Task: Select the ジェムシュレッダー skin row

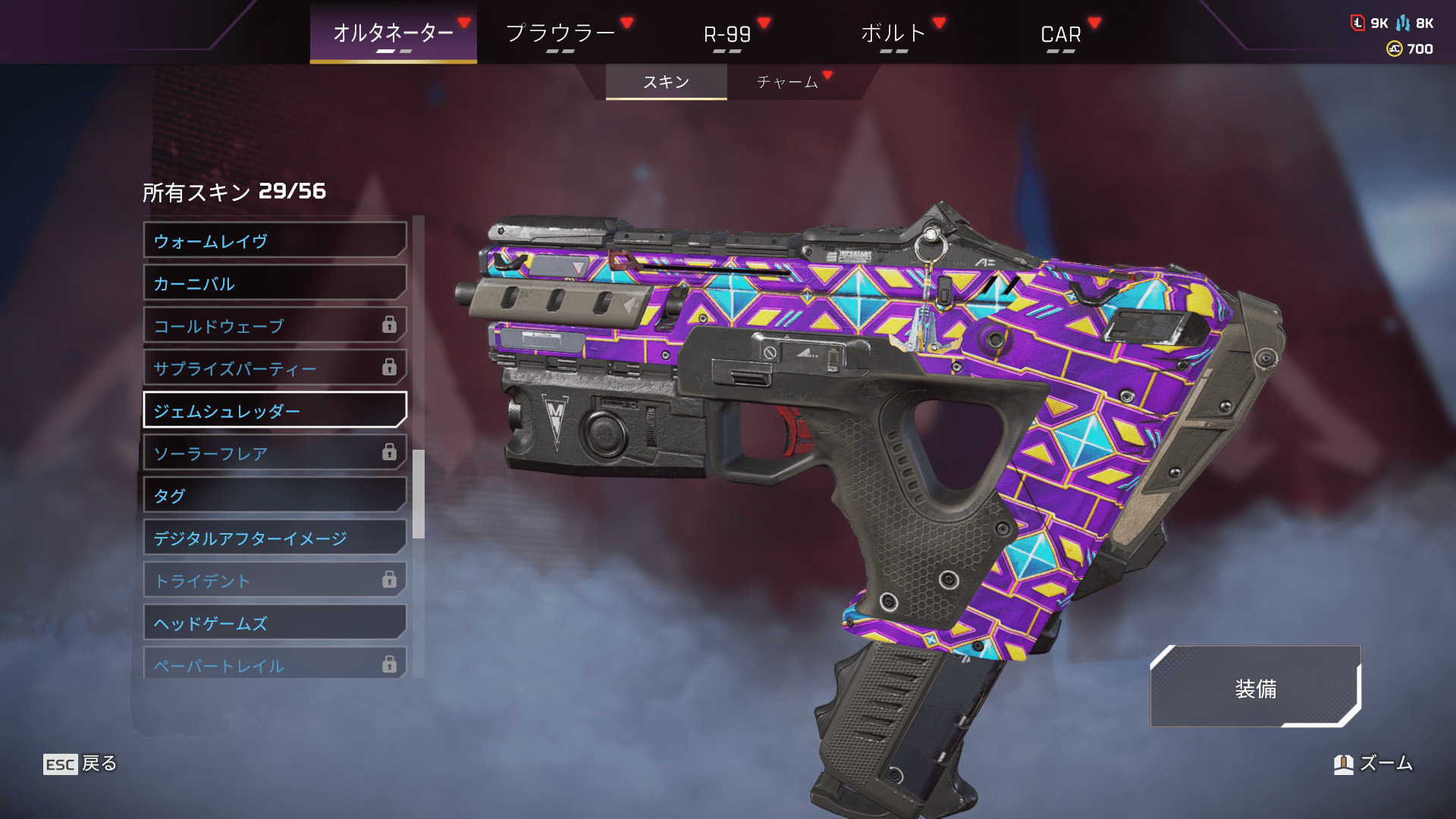Action: tap(275, 411)
